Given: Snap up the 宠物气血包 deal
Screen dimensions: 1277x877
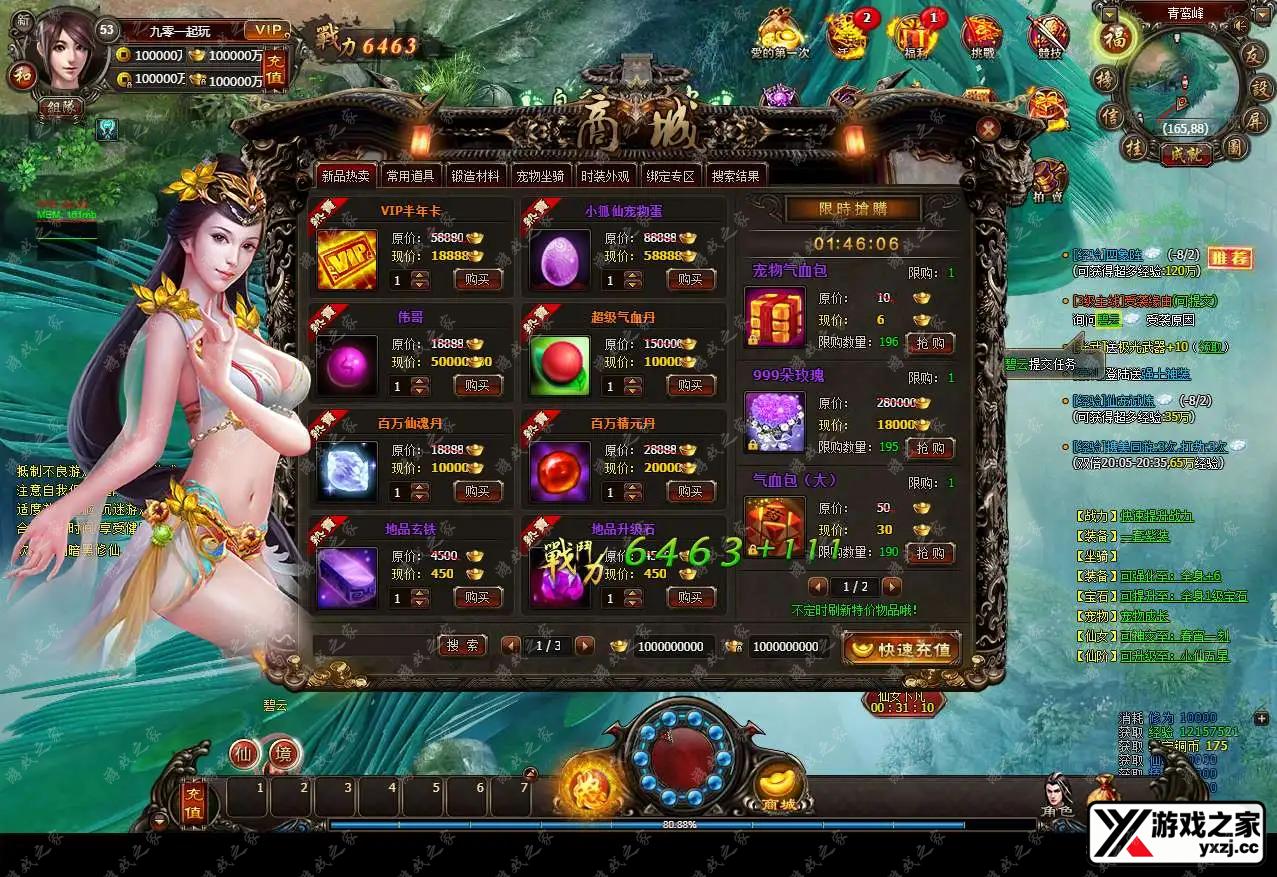Looking at the screenshot, I should 930,343.
